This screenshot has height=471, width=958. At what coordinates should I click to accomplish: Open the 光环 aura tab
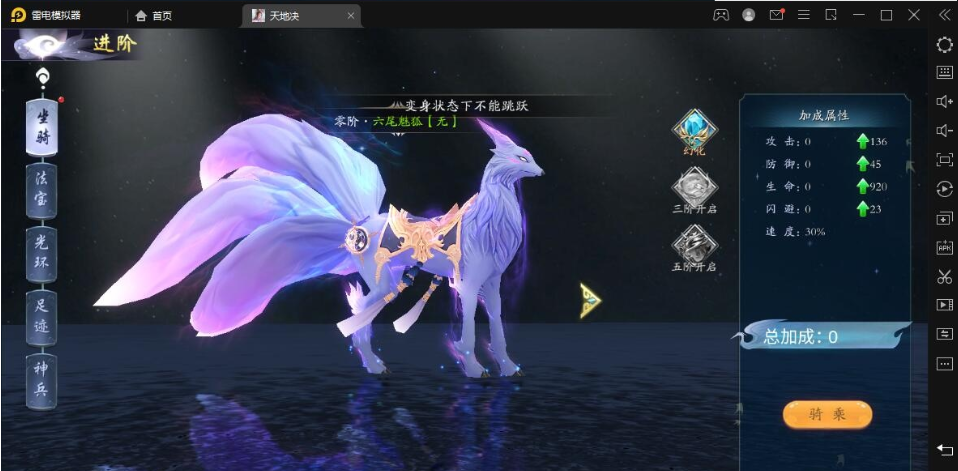[41, 253]
